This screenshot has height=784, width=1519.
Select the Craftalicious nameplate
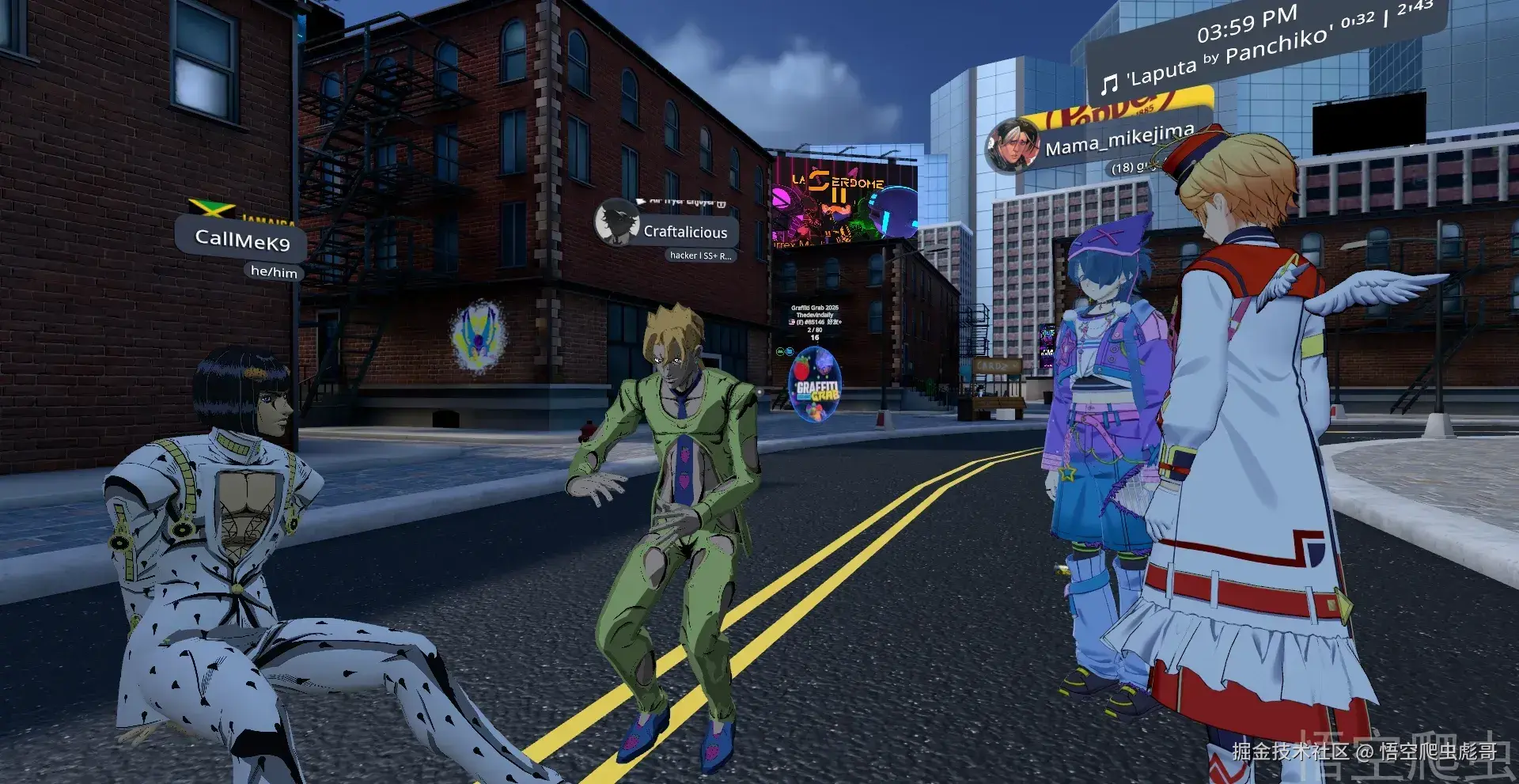tap(685, 232)
